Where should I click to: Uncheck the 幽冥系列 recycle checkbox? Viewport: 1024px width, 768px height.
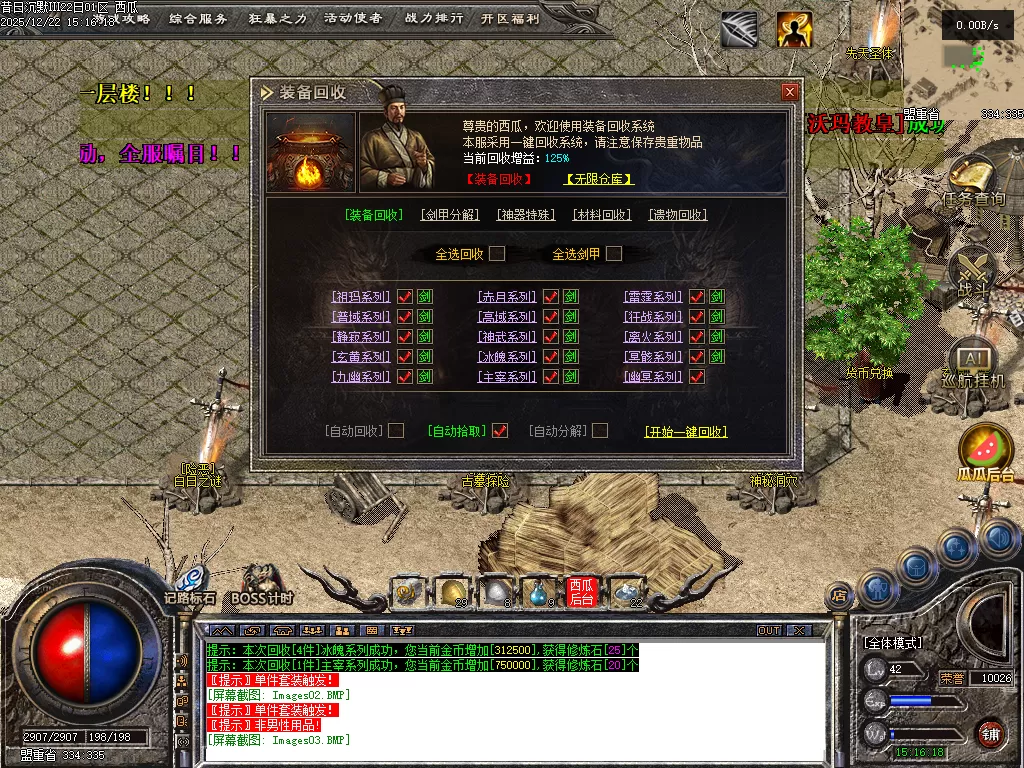coord(697,377)
